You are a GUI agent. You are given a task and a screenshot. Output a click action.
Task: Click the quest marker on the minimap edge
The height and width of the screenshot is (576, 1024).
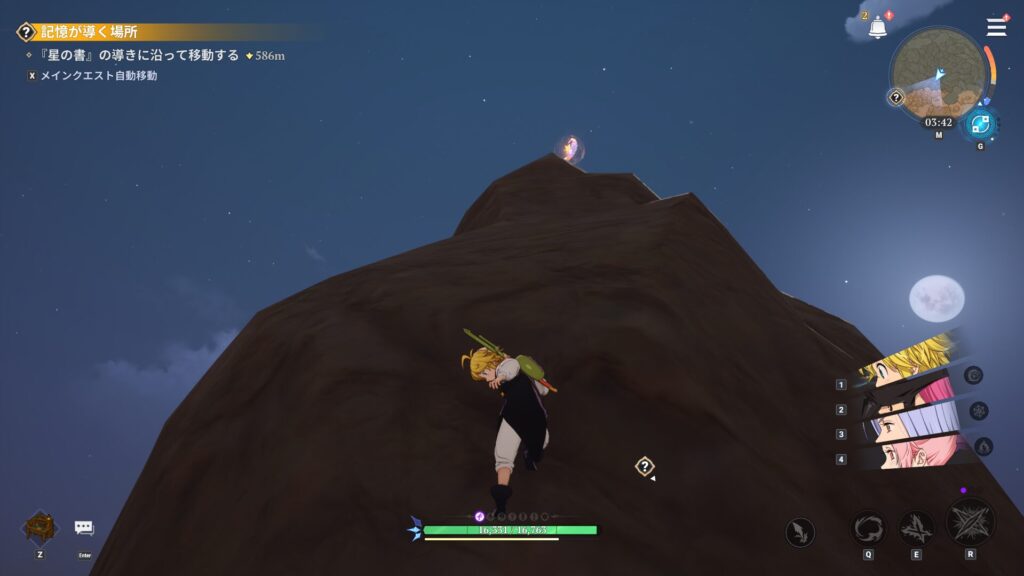tap(896, 97)
